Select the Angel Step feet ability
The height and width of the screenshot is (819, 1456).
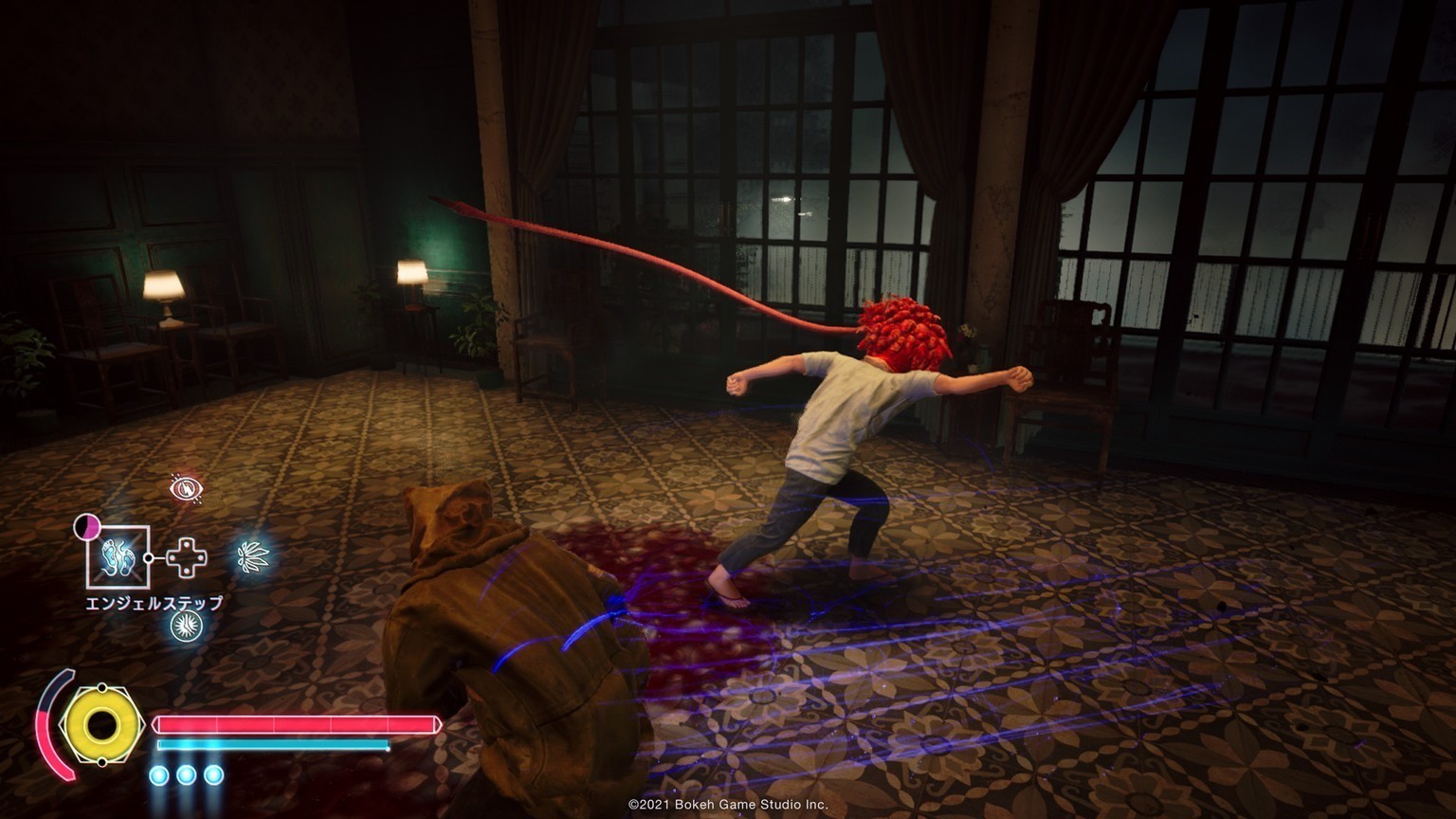(x=118, y=556)
